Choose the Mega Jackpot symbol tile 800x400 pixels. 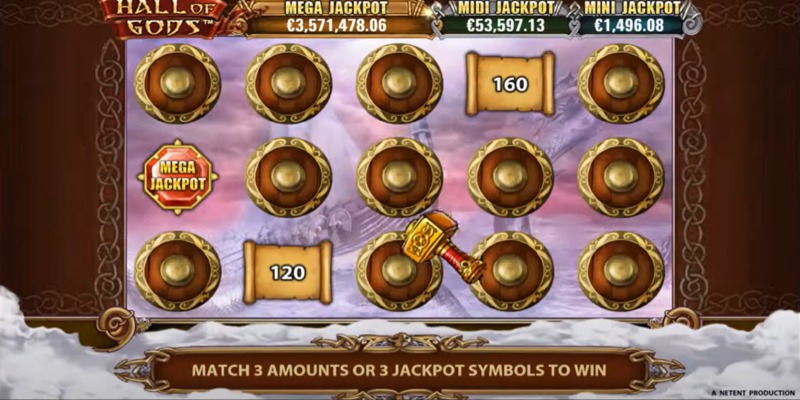177,178
